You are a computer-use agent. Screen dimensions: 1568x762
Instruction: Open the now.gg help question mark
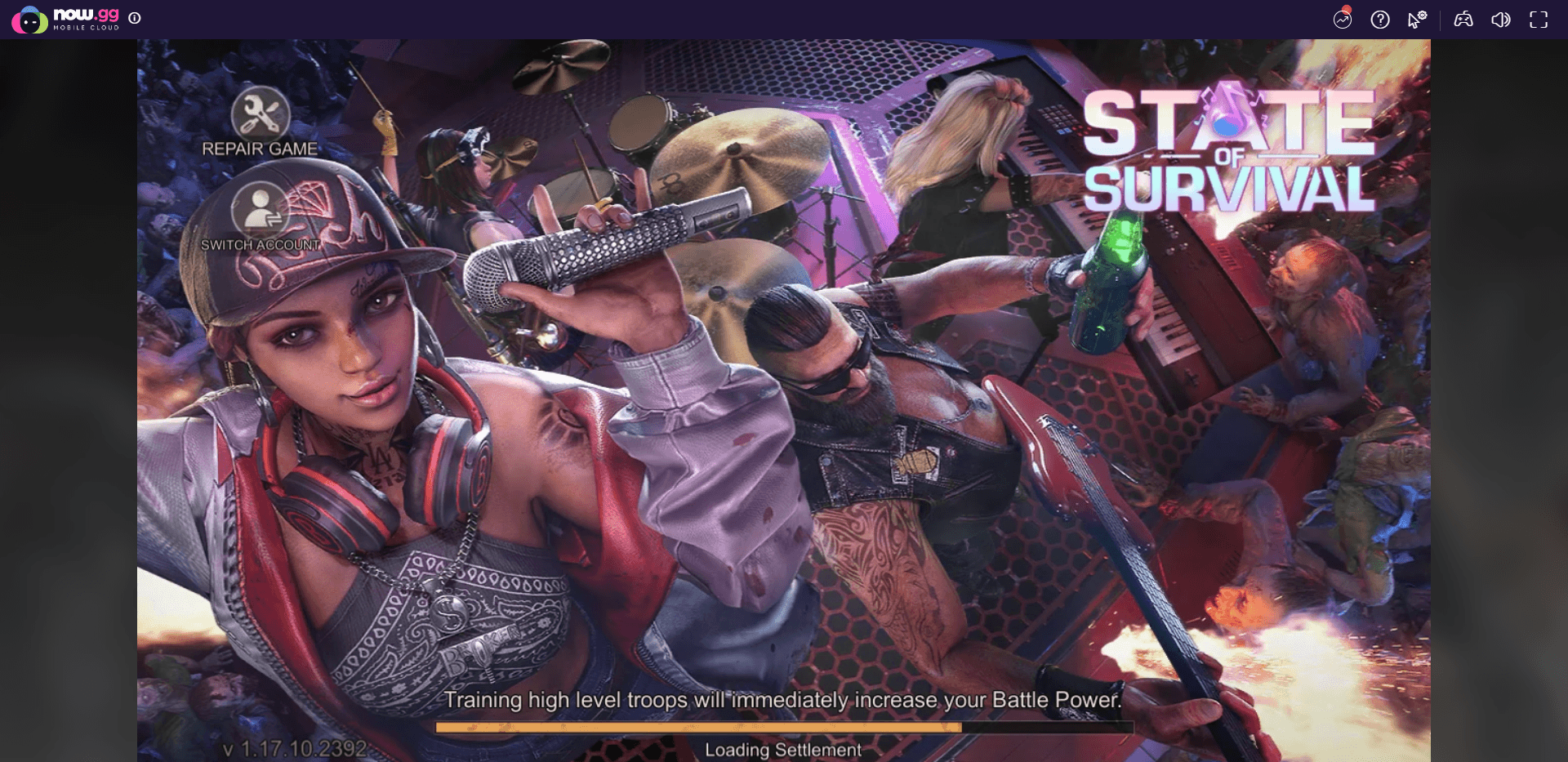pos(1380,20)
